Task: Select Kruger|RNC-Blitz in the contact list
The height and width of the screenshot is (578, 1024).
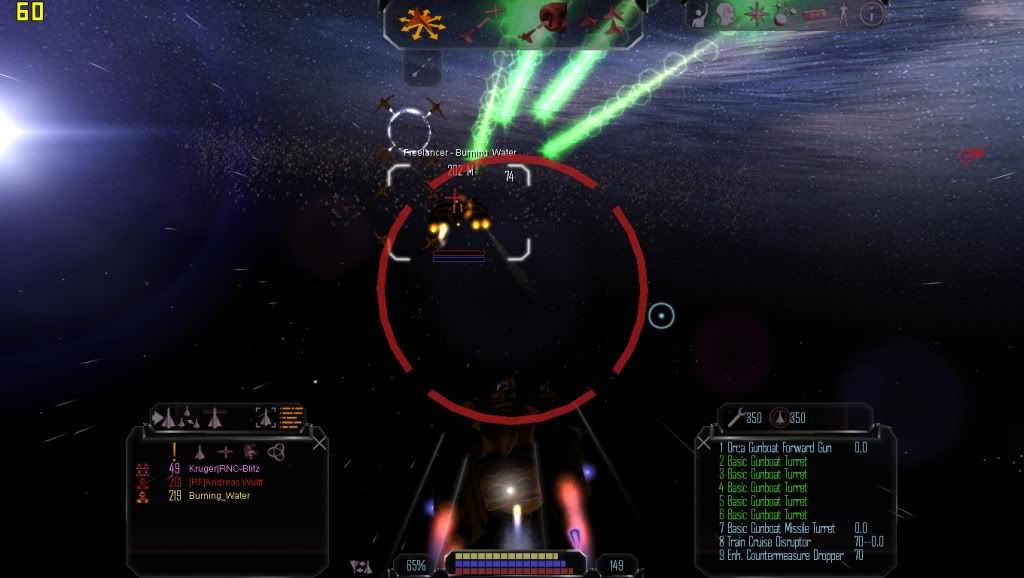Action: coord(223,468)
